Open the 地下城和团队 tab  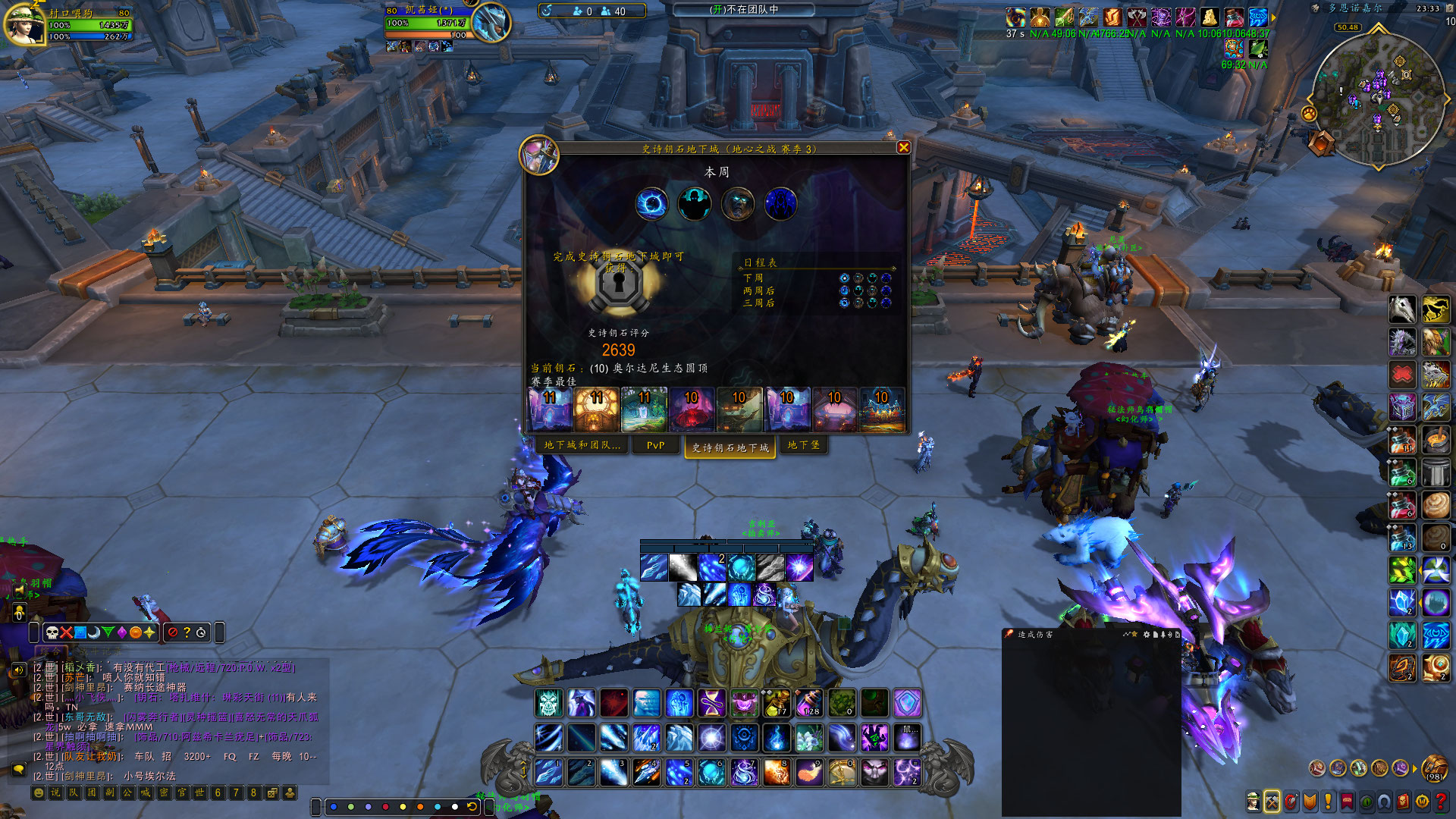point(582,445)
